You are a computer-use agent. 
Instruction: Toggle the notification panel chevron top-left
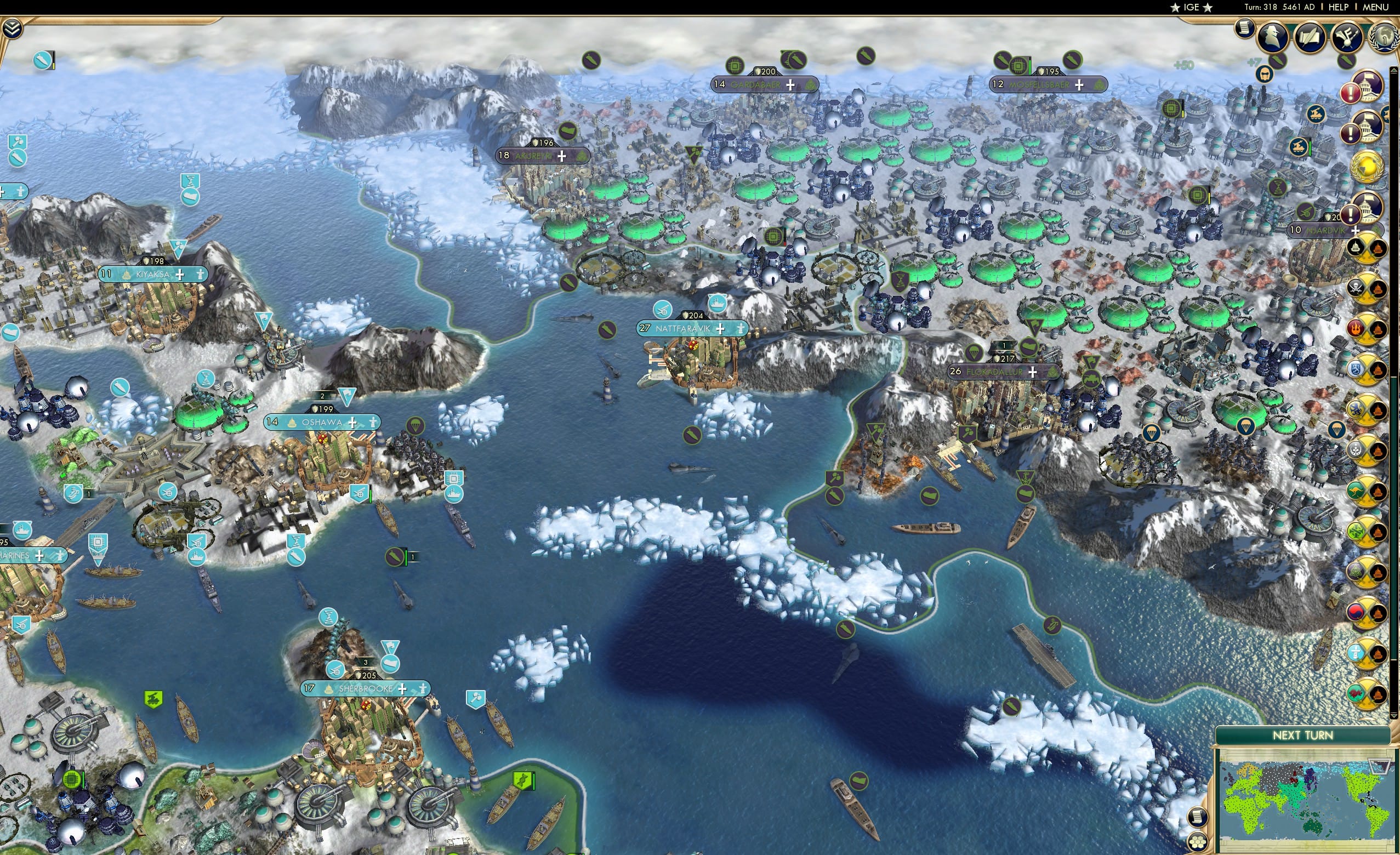click(12, 28)
